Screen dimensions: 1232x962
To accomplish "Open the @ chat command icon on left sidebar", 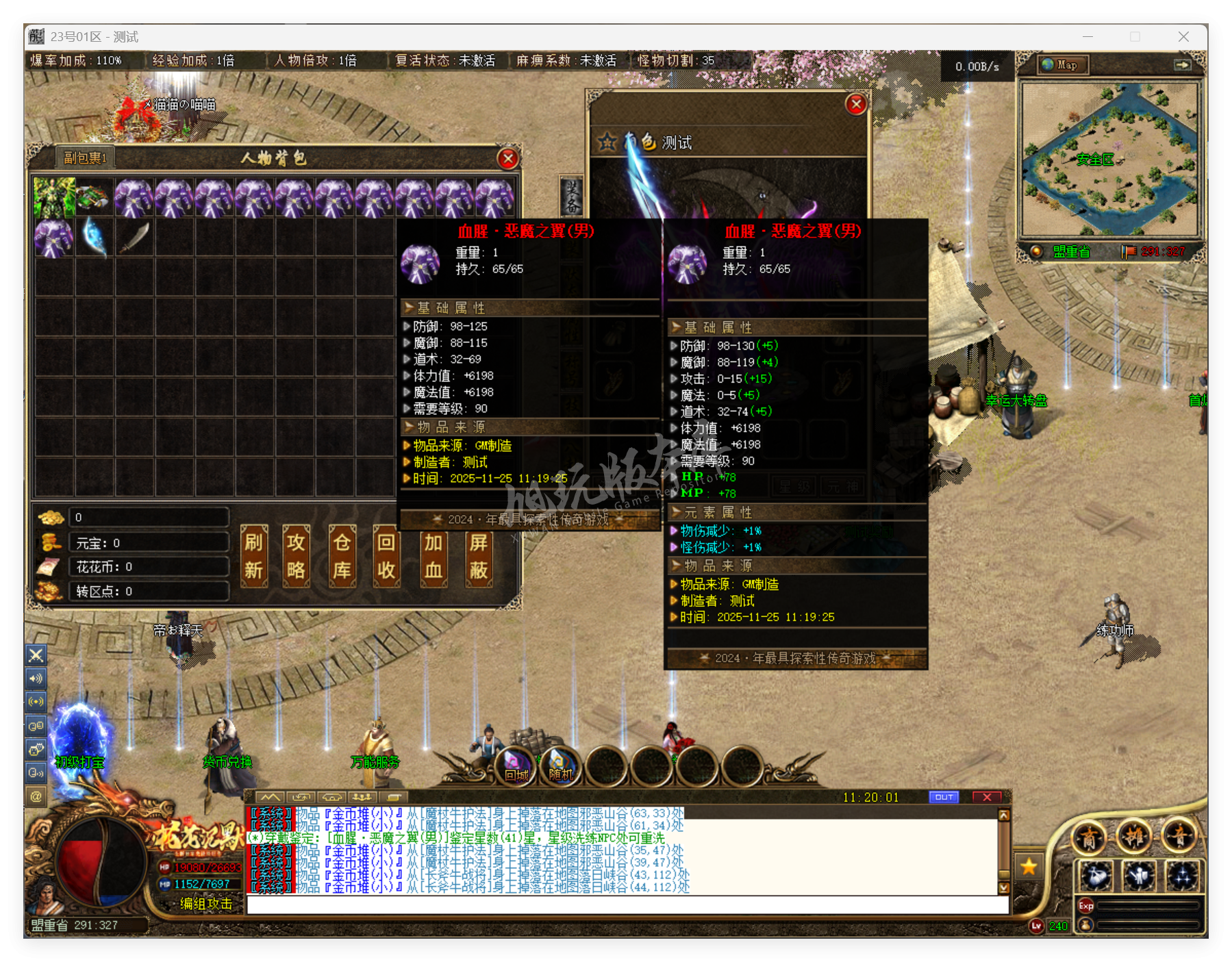I will (x=36, y=796).
